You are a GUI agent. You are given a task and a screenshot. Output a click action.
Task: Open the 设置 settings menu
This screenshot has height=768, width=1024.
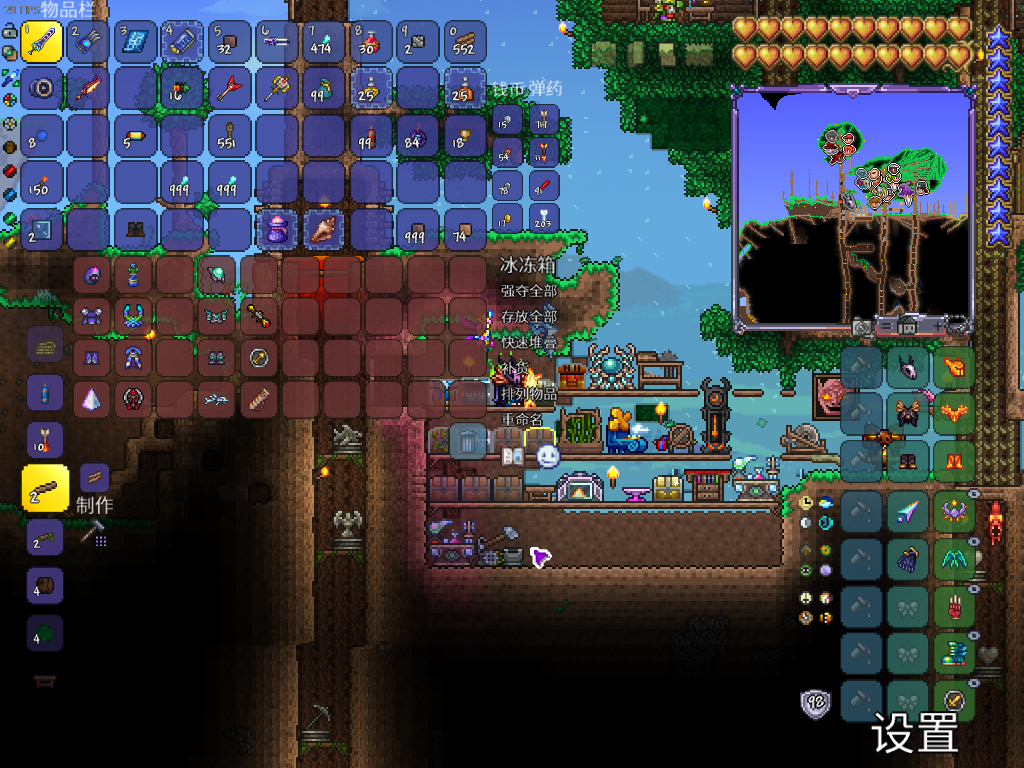(914, 733)
